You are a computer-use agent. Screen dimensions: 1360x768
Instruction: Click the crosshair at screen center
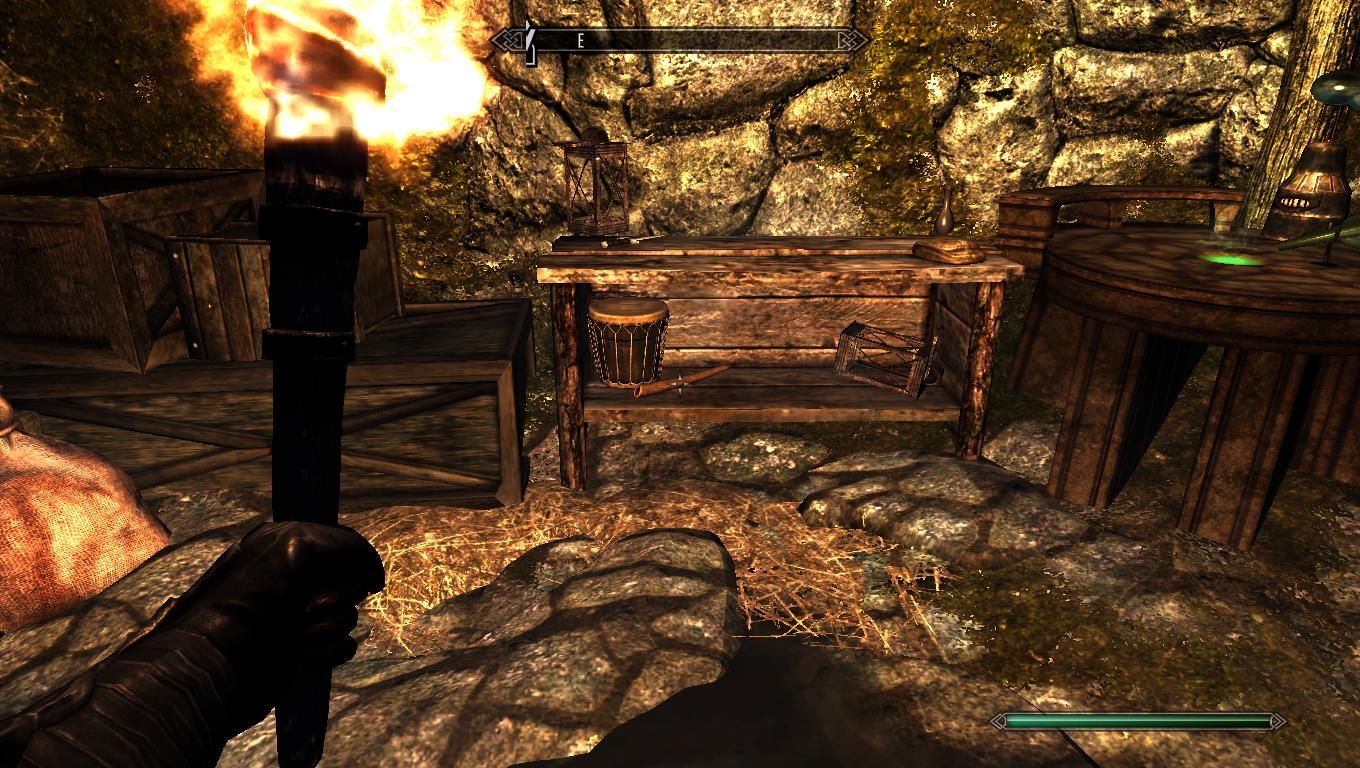tap(680, 384)
